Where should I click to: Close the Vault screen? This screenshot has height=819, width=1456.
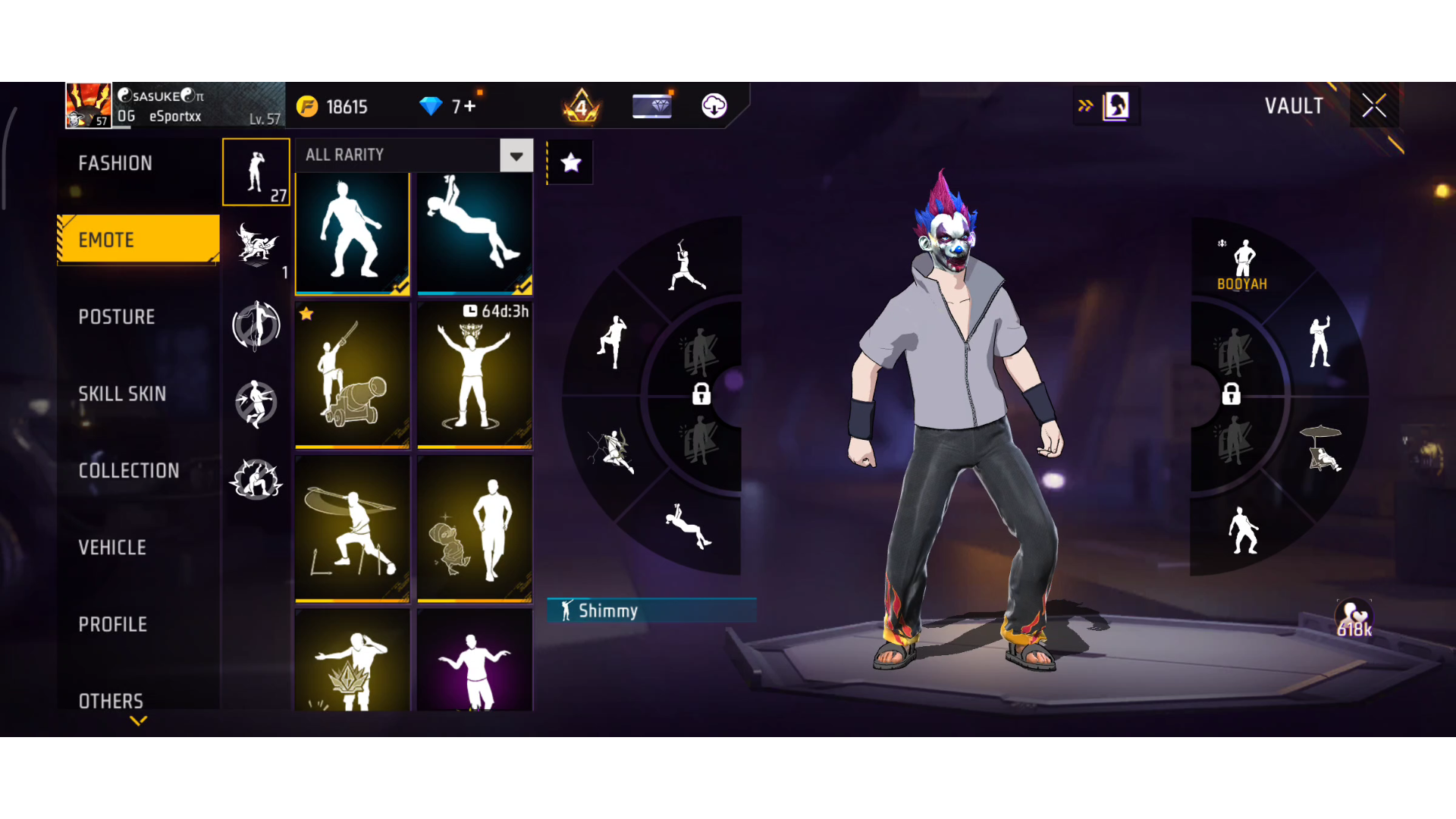(1373, 105)
